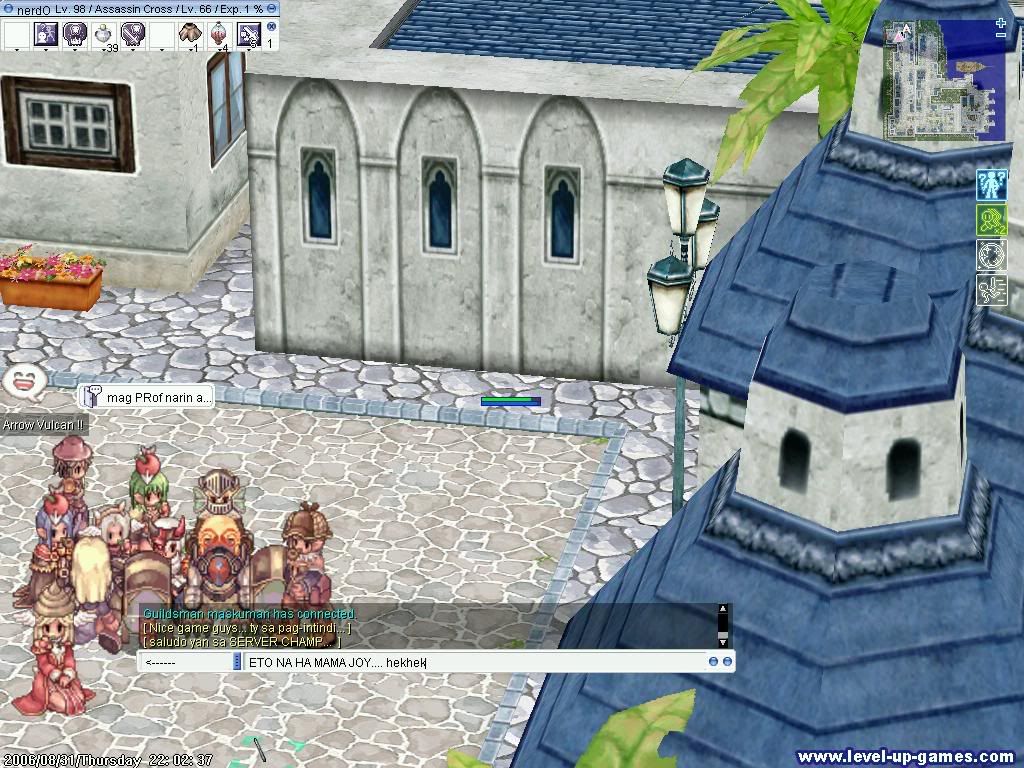Click the blue question-mark figure status icon
Image resolution: width=1024 pixels, height=768 pixels.
(x=990, y=185)
